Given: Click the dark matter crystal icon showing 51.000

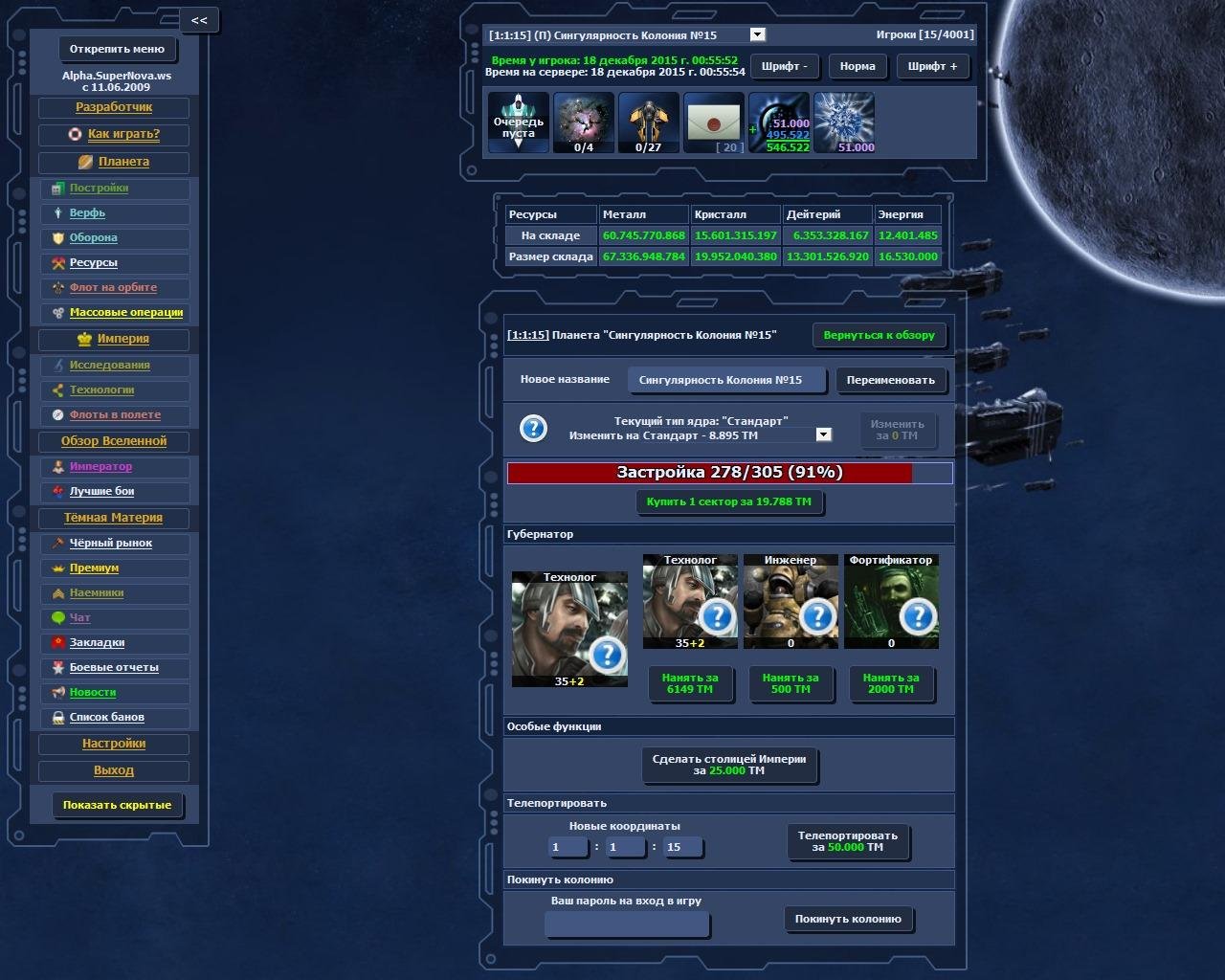Looking at the screenshot, I should pyautogui.click(x=844, y=122).
